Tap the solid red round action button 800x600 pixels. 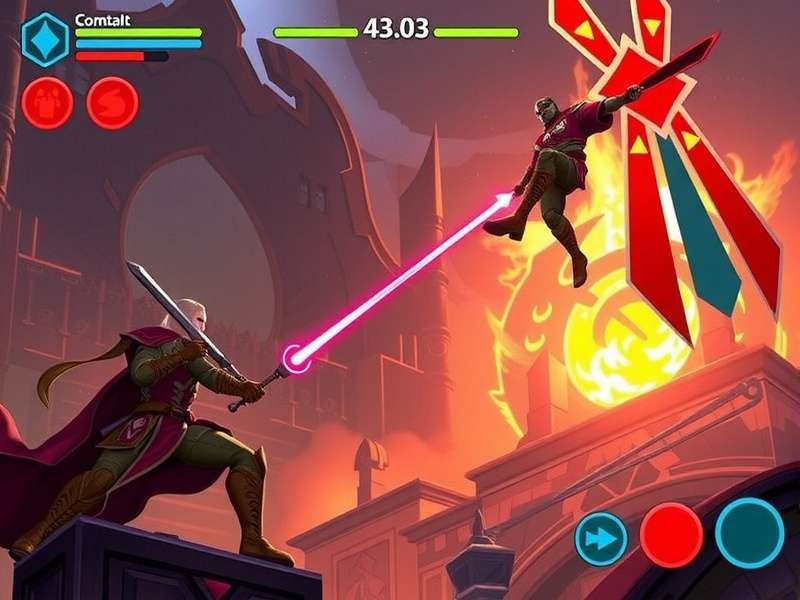click(x=671, y=535)
